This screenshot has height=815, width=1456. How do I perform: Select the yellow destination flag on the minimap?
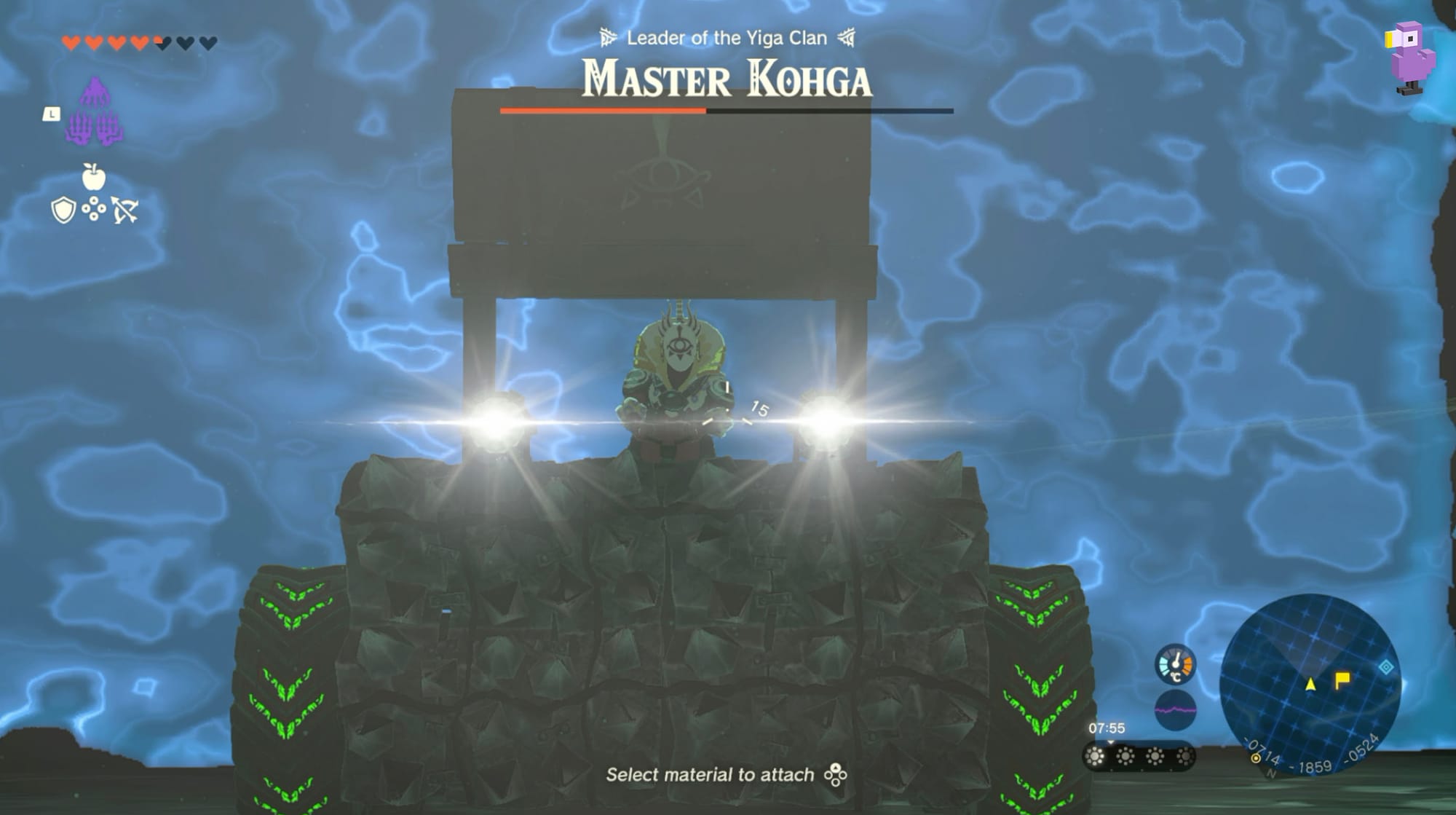[x=1342, y=680]
